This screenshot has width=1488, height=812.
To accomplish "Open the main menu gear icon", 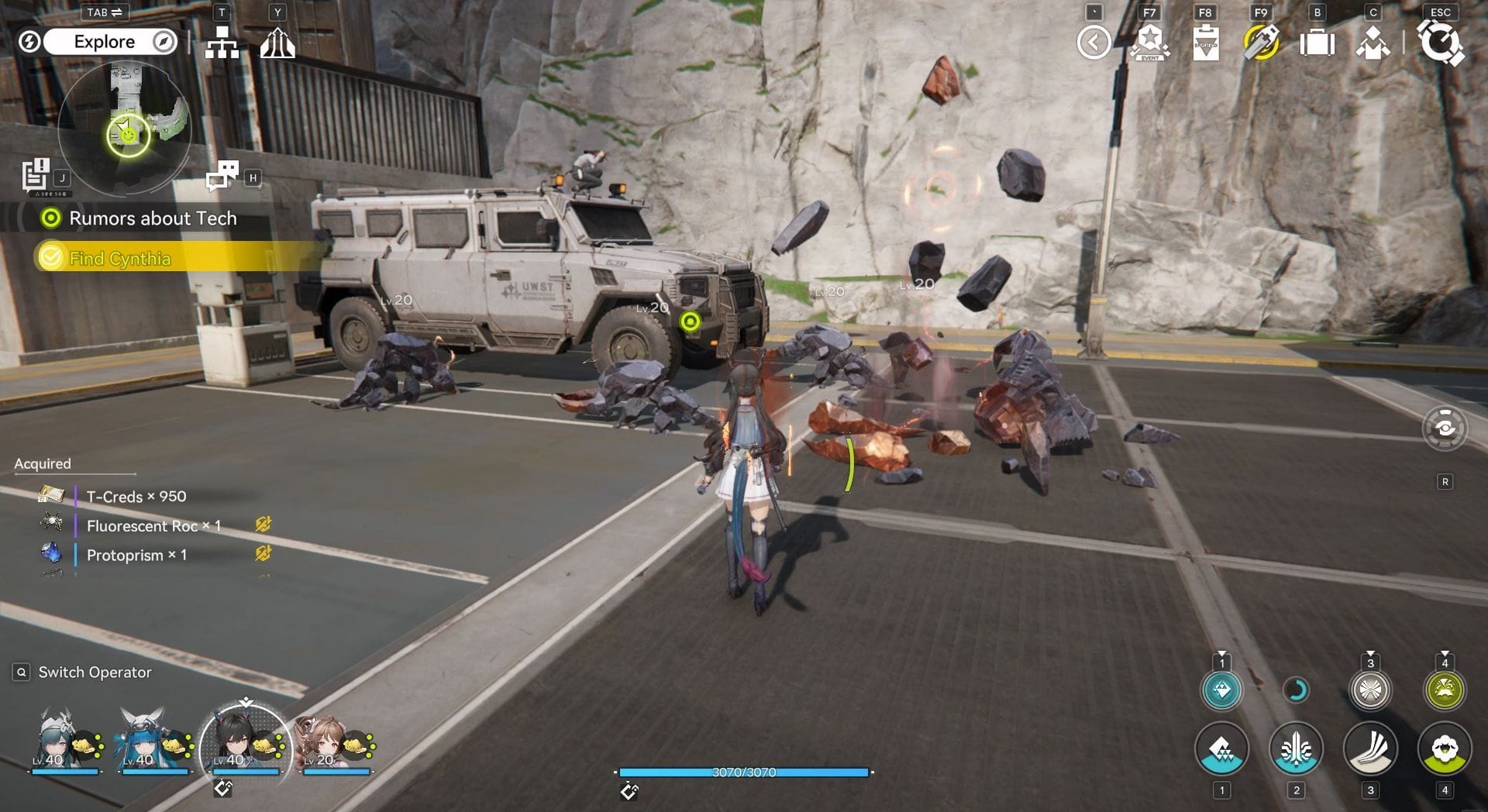I will tap(1440, 43).
